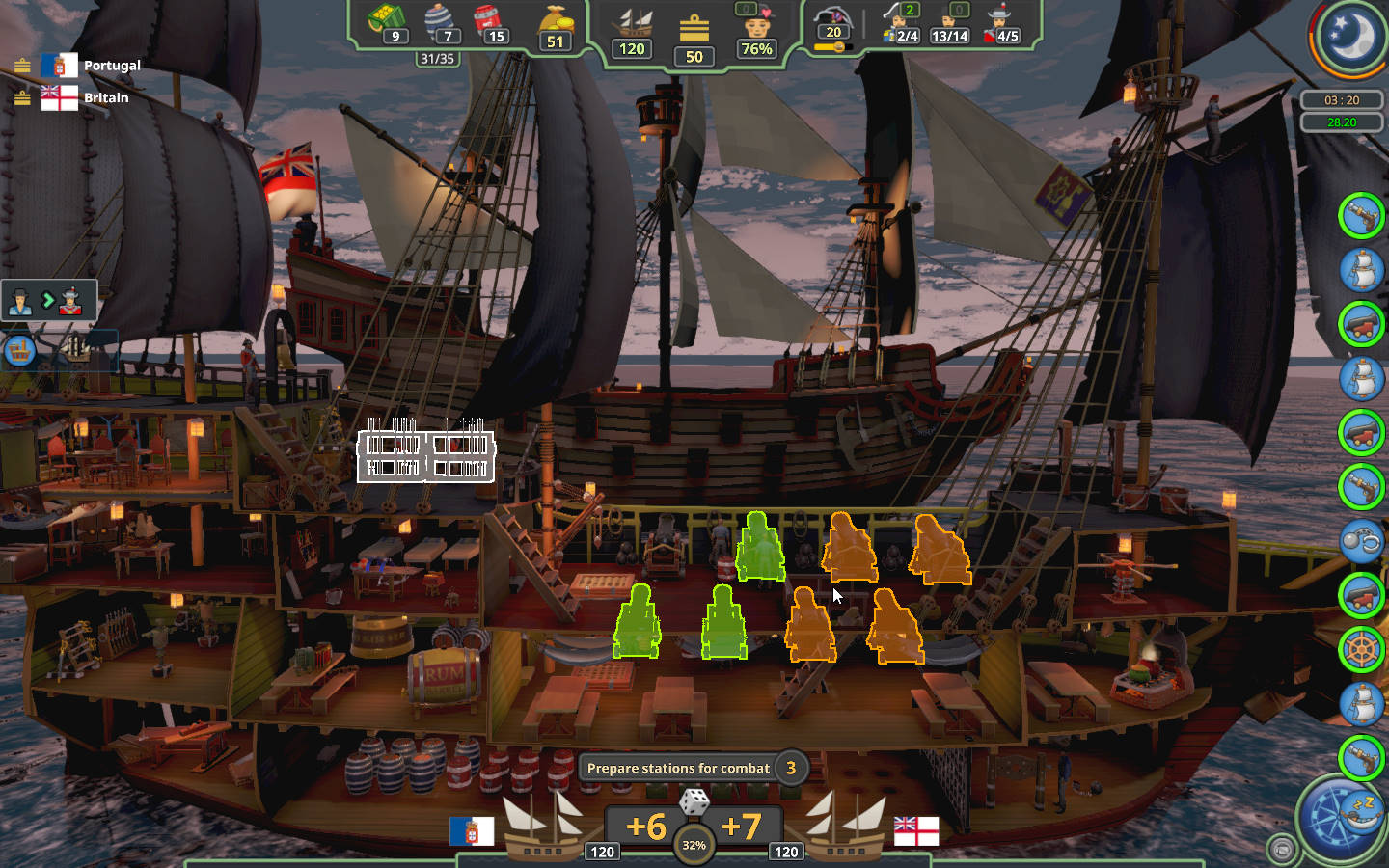Open the moon day-night cycle icon
The height and width of the screenshot is (868, 1389).
coord(1349,37)
